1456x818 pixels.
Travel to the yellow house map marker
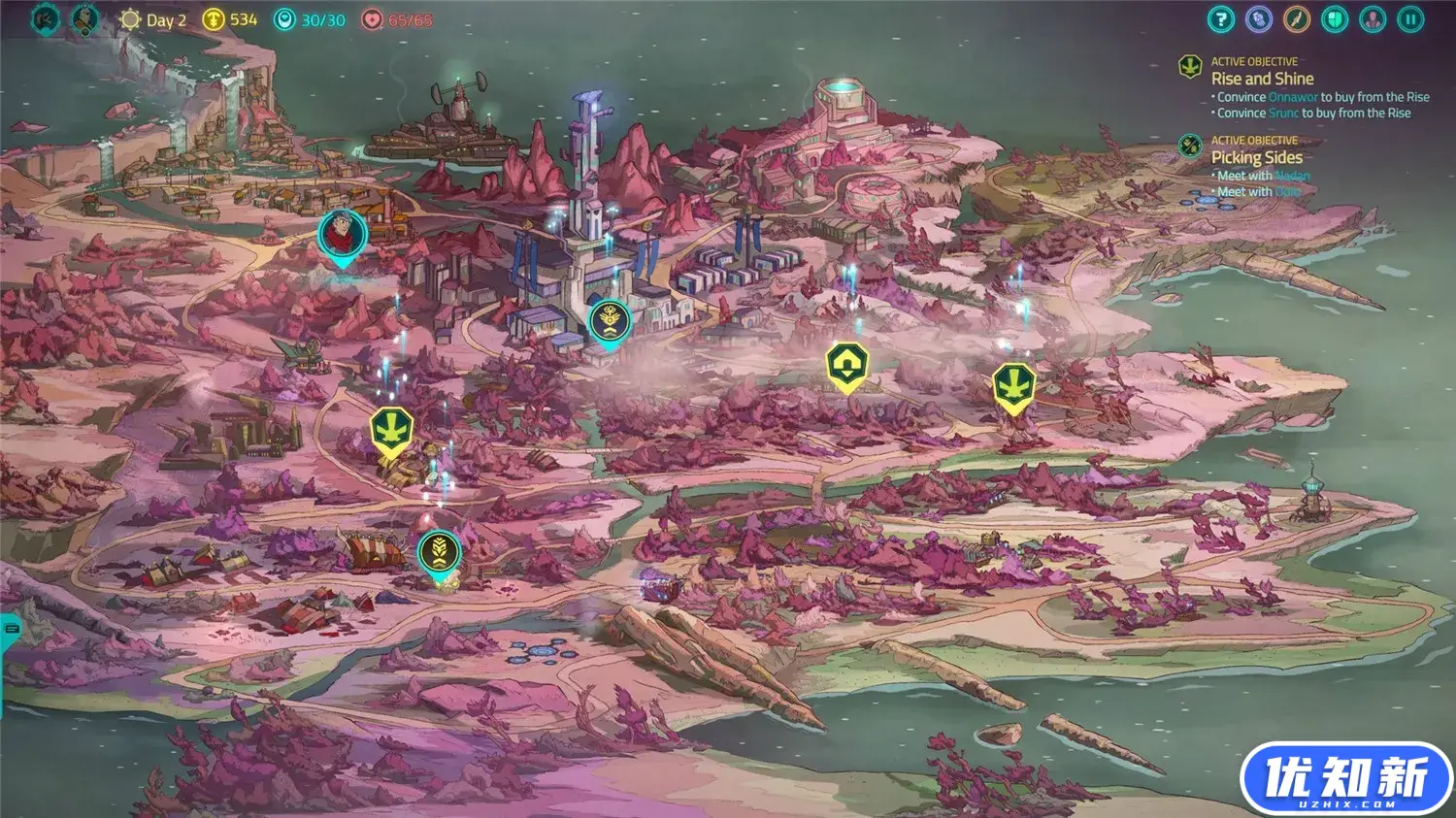(x=846, y=366)
